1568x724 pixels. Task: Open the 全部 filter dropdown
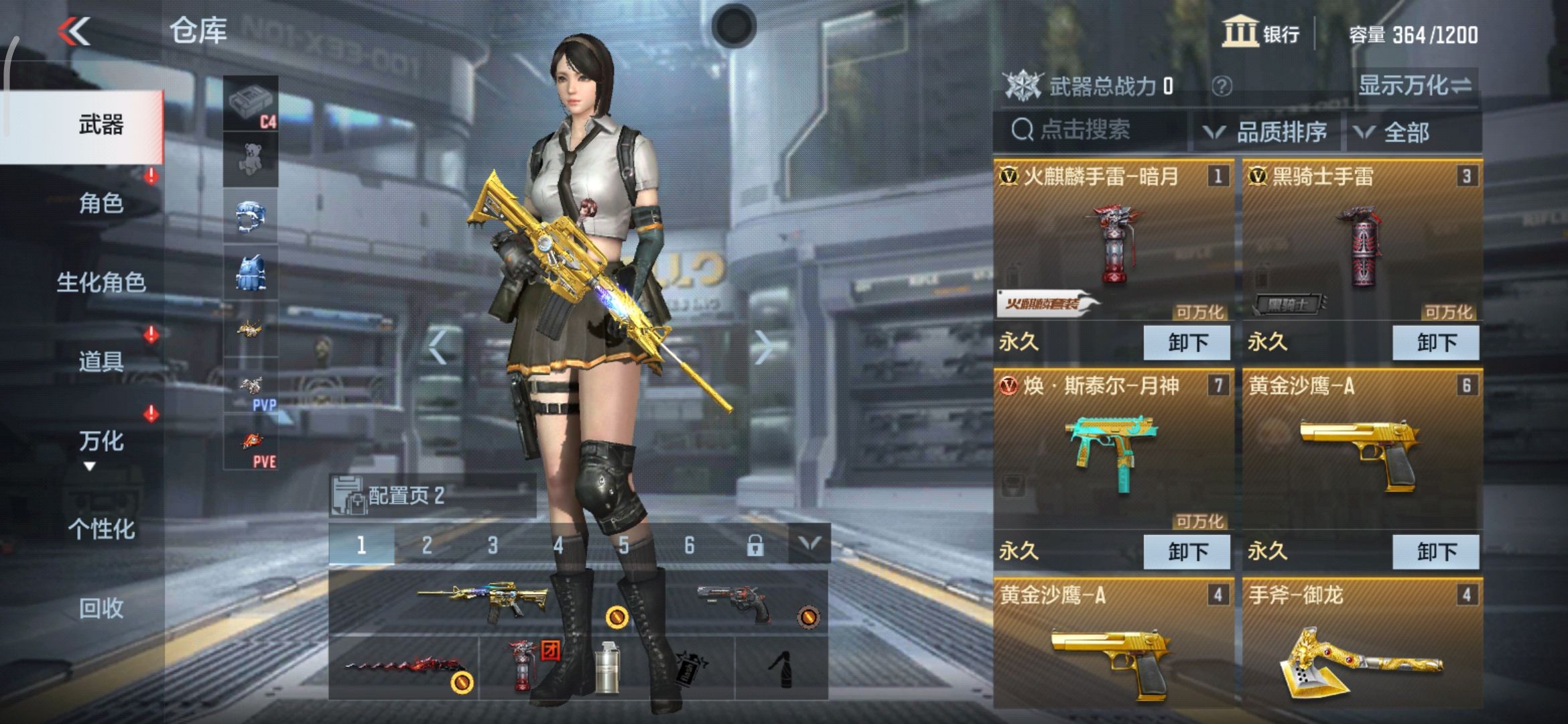pyautogui.click(x=1410, y=132)
